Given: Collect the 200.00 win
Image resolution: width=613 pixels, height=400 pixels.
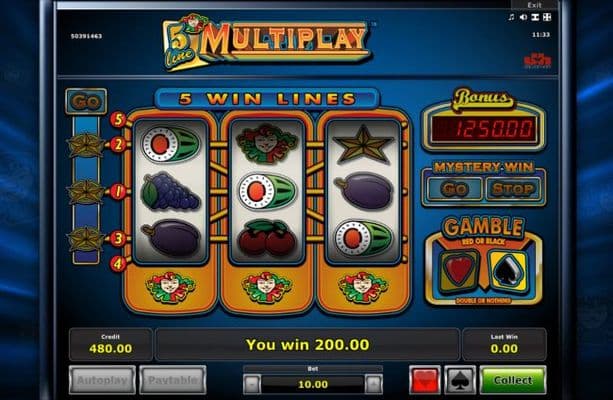Looking at the screenshot, I should tap(512, 380).
